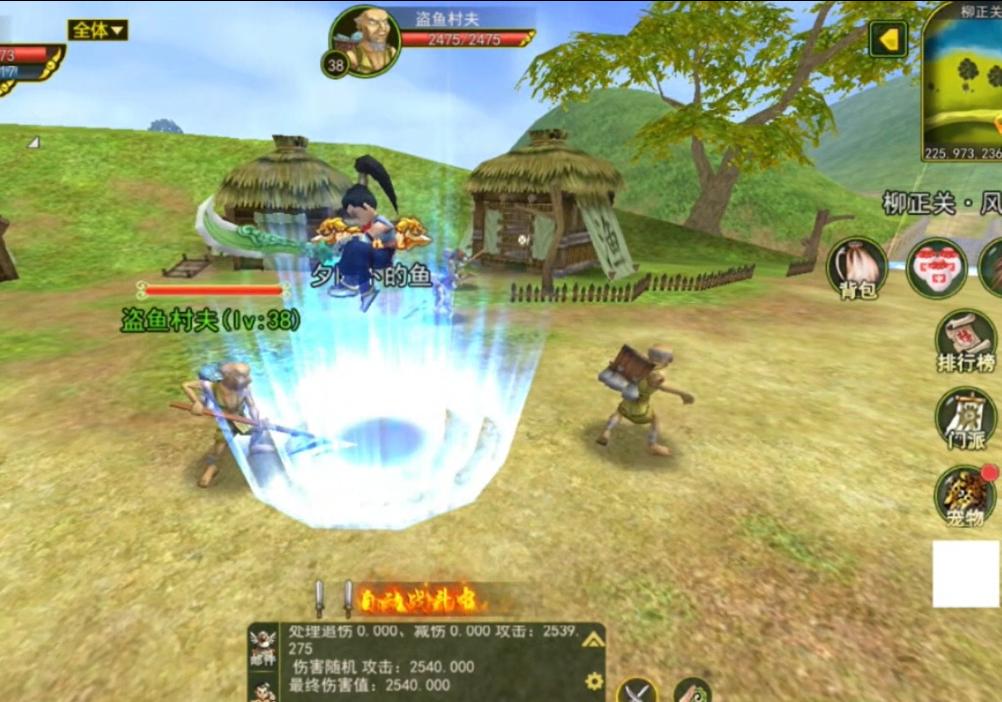Select the 盗鱼村夫 target portrait

click(366, 40)
